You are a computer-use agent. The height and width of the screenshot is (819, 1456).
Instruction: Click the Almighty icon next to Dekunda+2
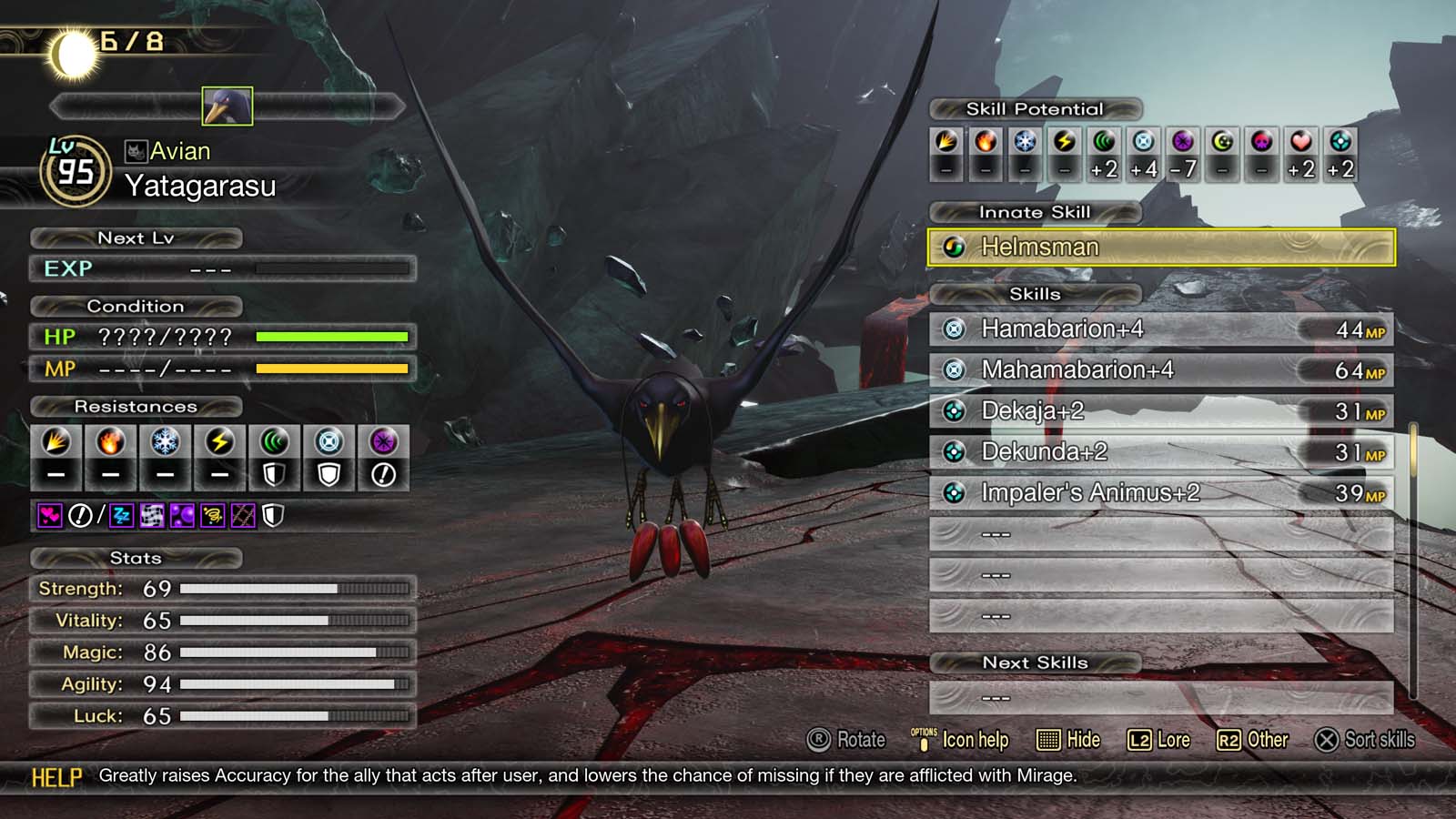[951, 450]
